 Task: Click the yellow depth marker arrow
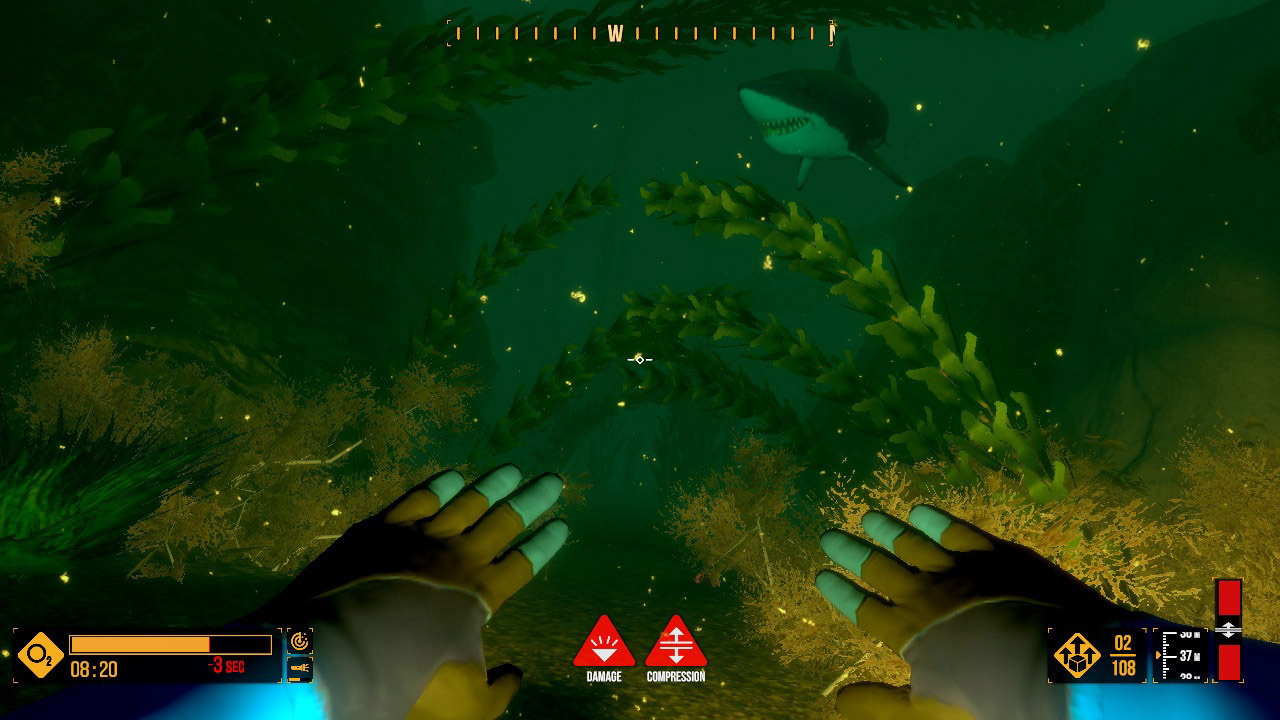tap(1159, 656)
